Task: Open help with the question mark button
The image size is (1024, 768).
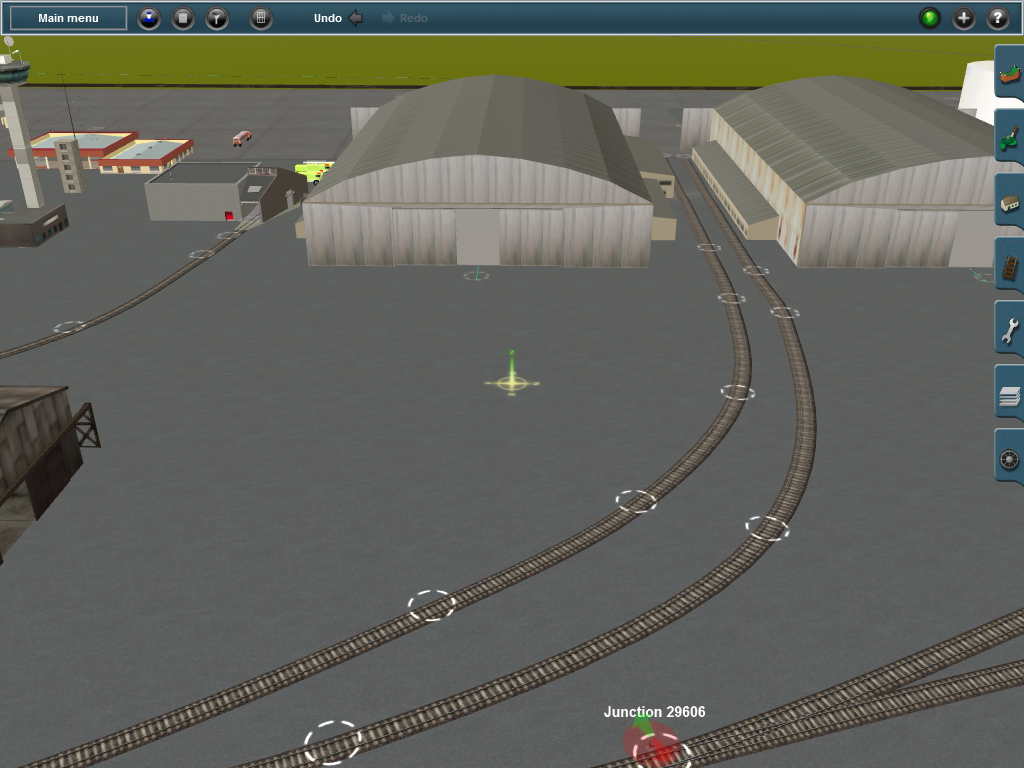Action: tap(998, 18)
